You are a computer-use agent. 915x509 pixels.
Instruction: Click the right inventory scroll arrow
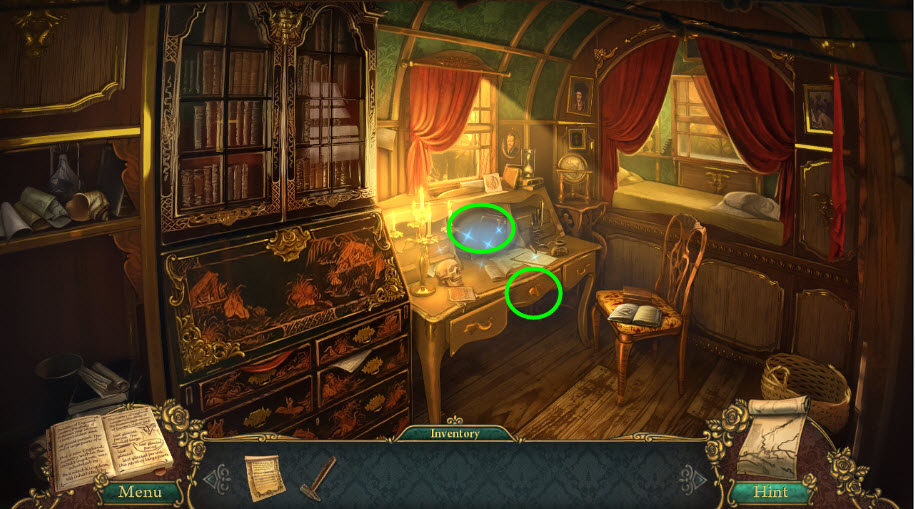693,477
